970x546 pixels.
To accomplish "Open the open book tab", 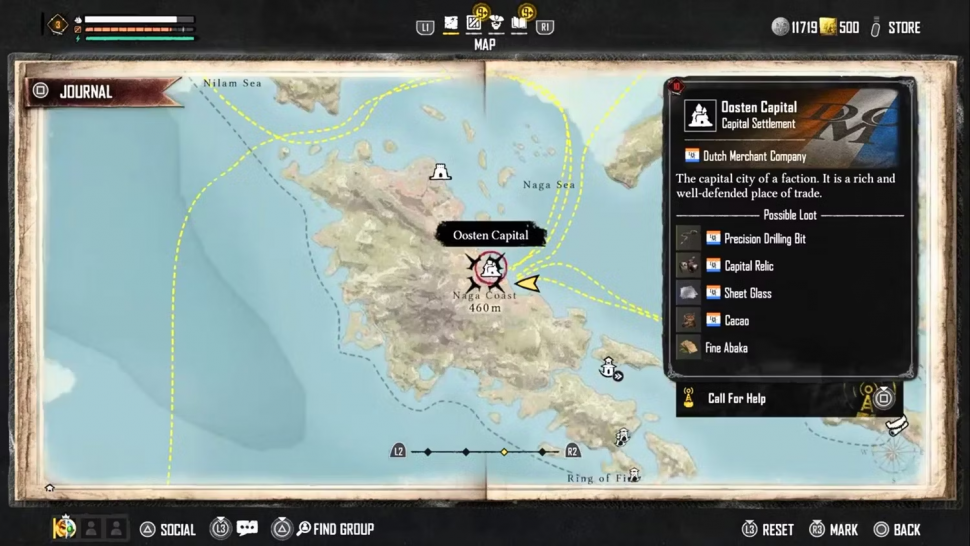I will (519, 23).
